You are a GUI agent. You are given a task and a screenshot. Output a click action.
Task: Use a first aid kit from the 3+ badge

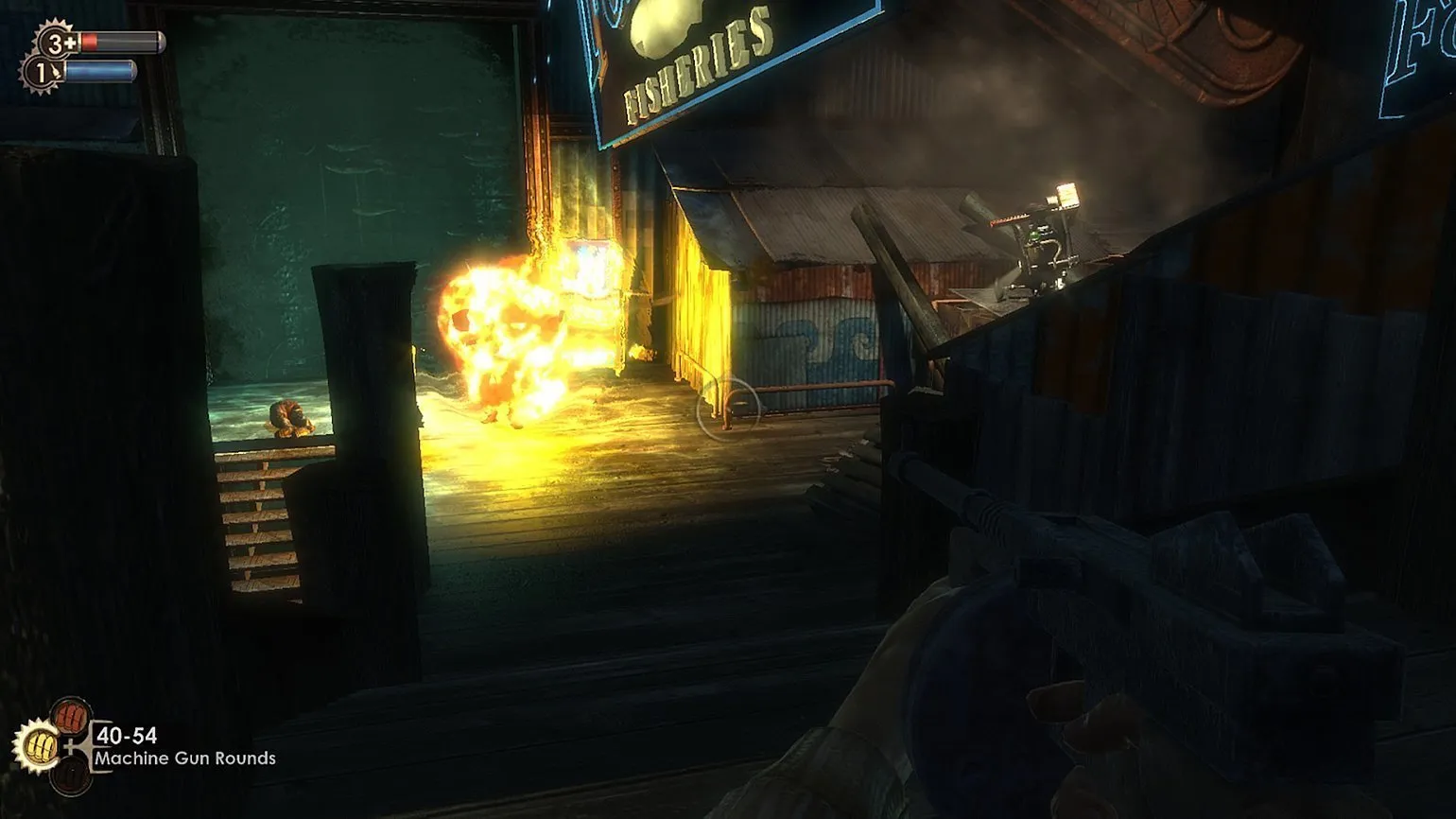pyautogui.click(x=57, y=42)
